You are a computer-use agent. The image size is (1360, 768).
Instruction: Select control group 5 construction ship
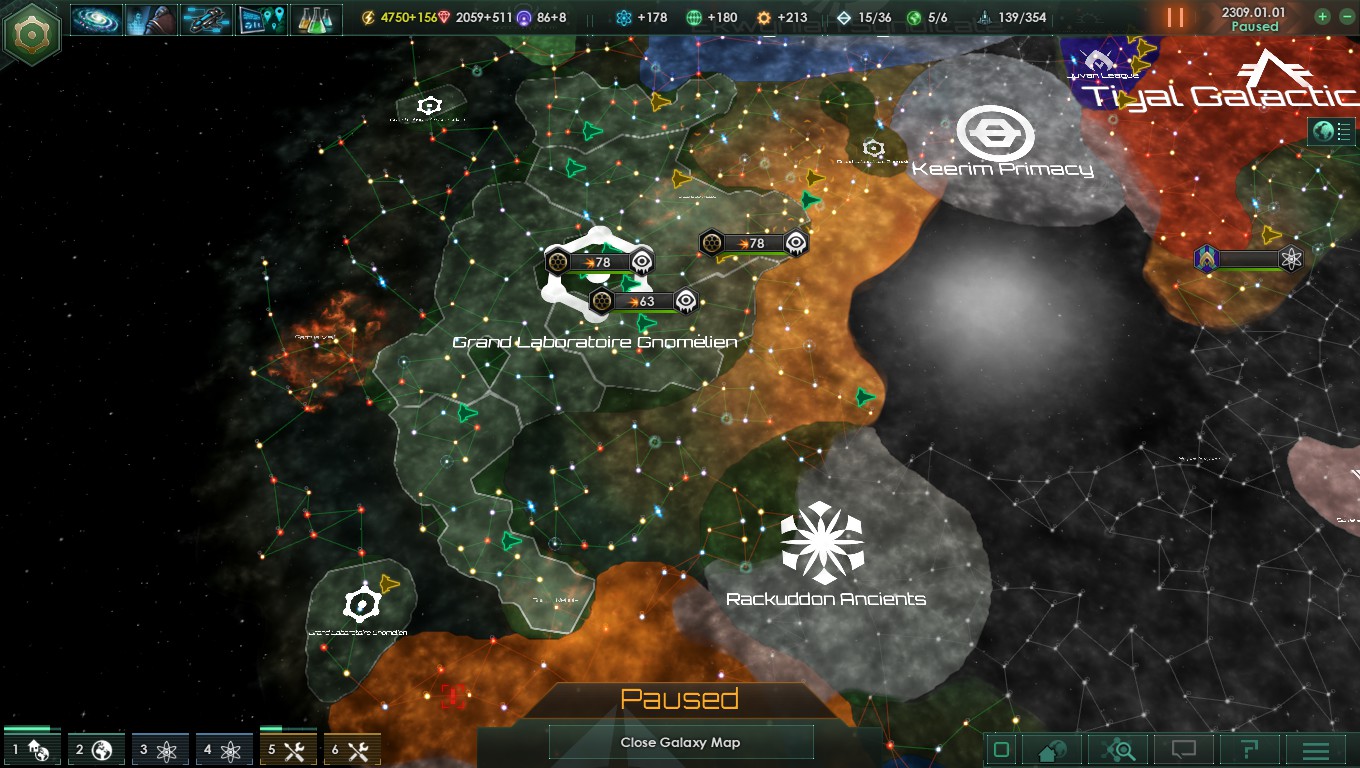click(288, 749)
